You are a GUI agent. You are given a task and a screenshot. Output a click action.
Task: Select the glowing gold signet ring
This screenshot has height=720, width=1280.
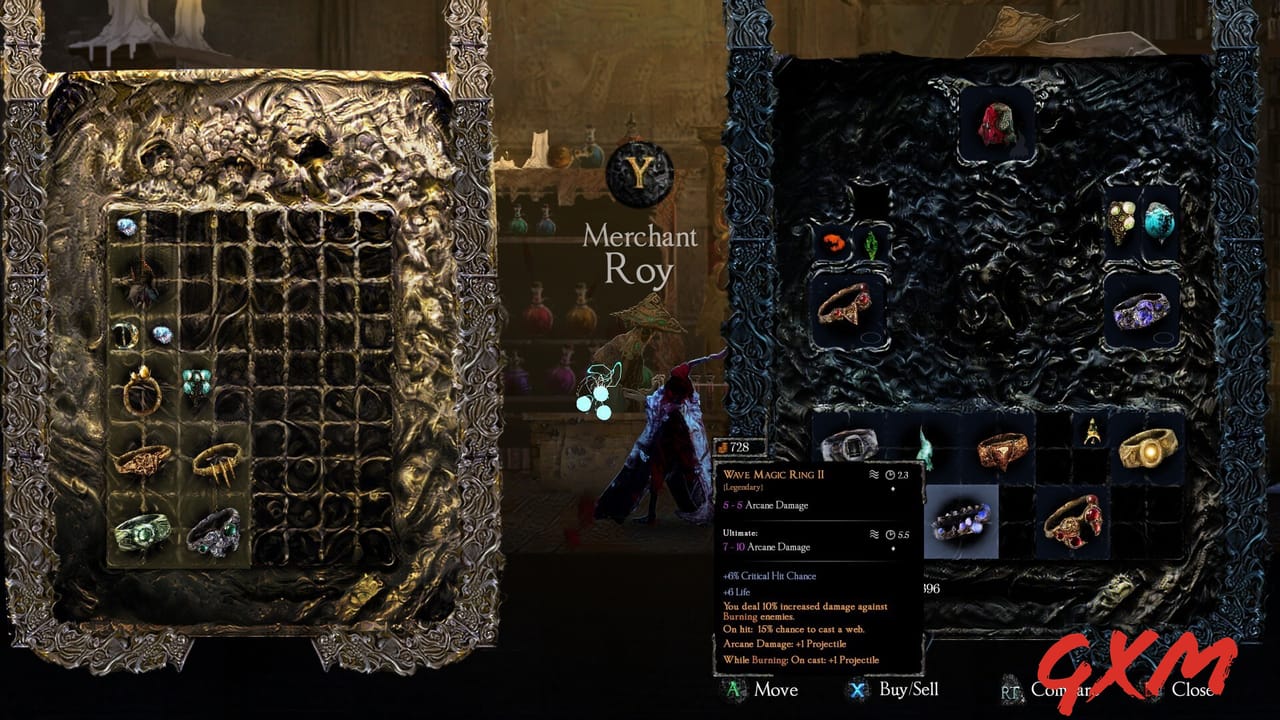click(x=1149, y=450)
